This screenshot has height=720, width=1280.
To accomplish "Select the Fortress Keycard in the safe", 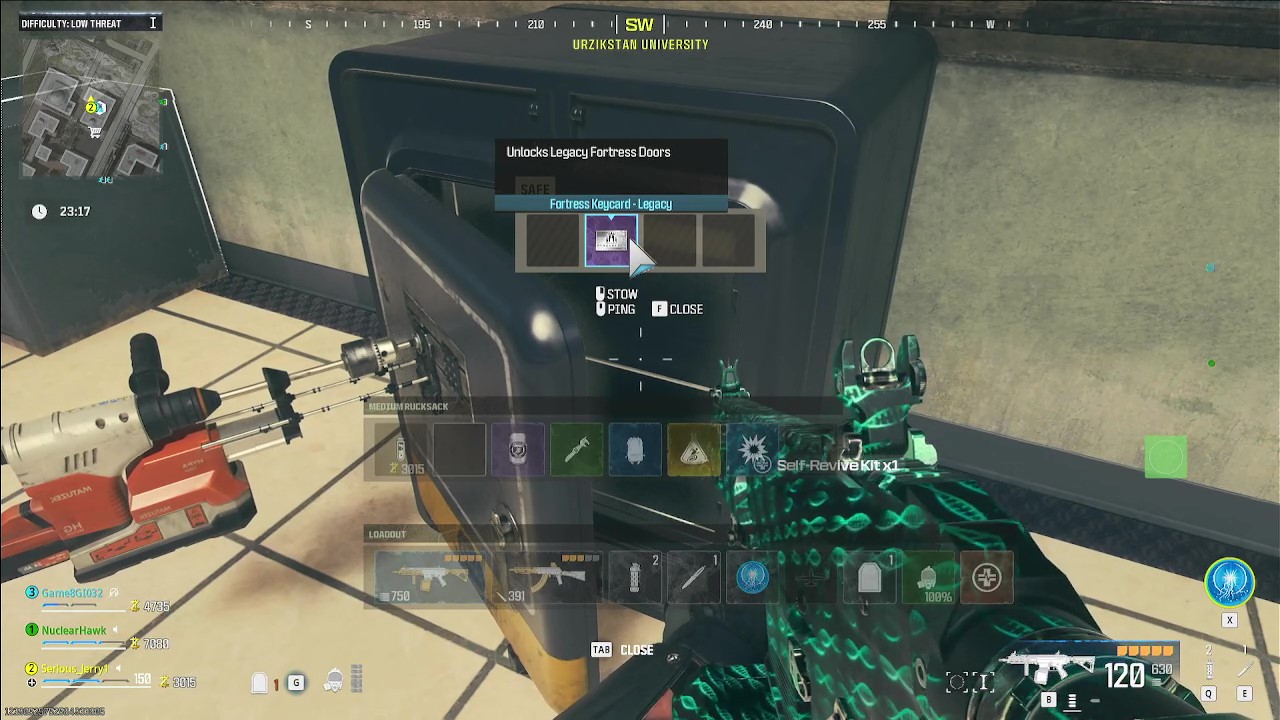I will 612,241.
